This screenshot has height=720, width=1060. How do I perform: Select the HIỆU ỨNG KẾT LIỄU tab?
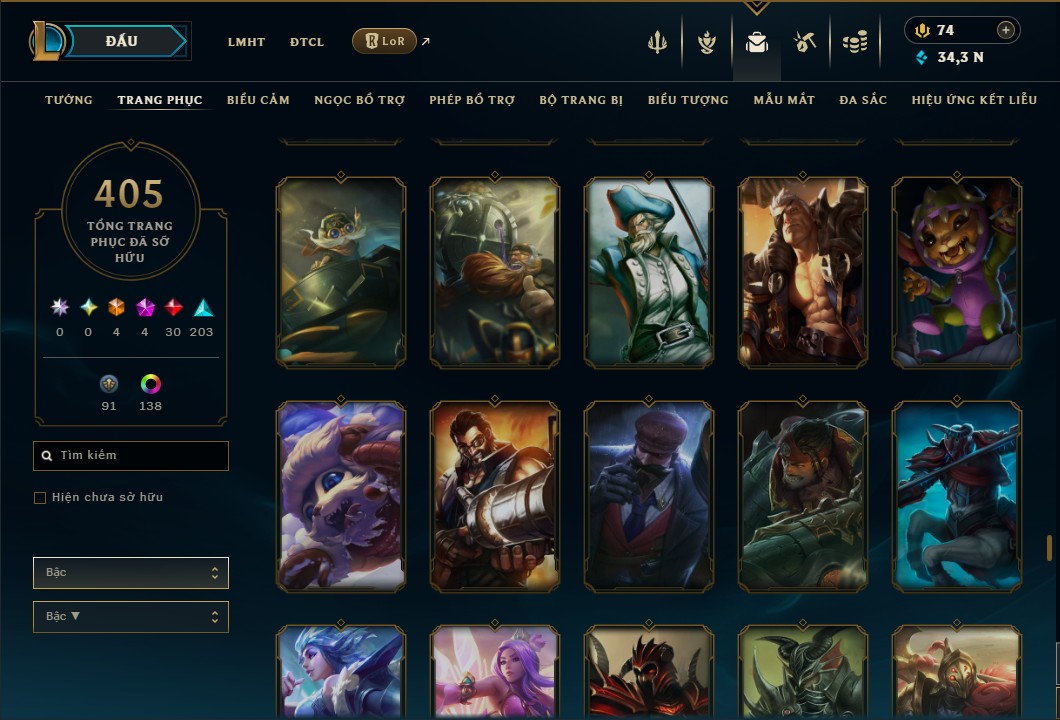pyautogui.click(x=974, y=100)
